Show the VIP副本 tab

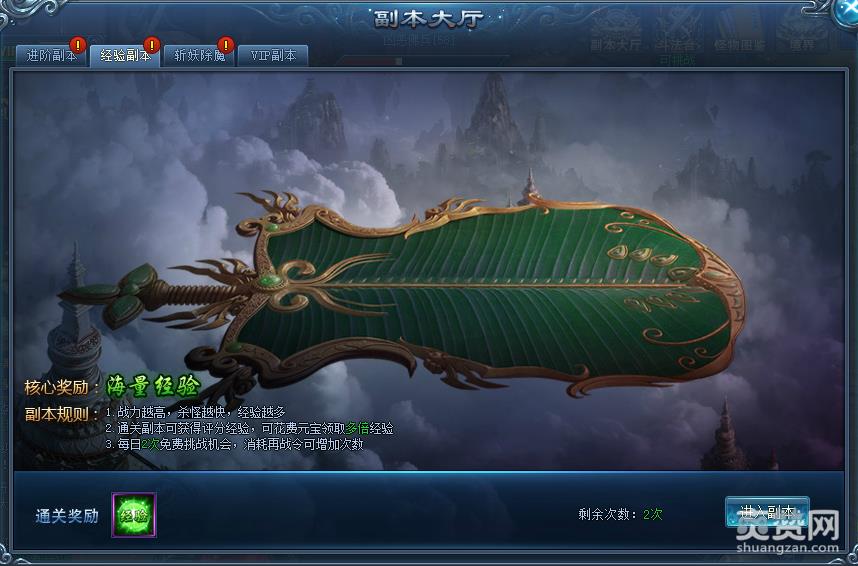click(x=273, y=56)
